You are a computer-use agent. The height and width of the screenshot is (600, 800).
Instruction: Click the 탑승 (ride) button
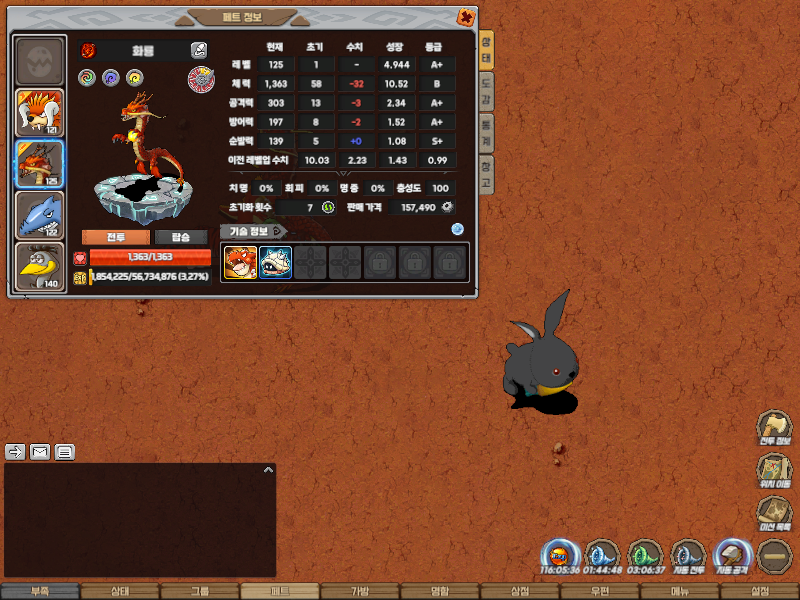pos(181,237)
